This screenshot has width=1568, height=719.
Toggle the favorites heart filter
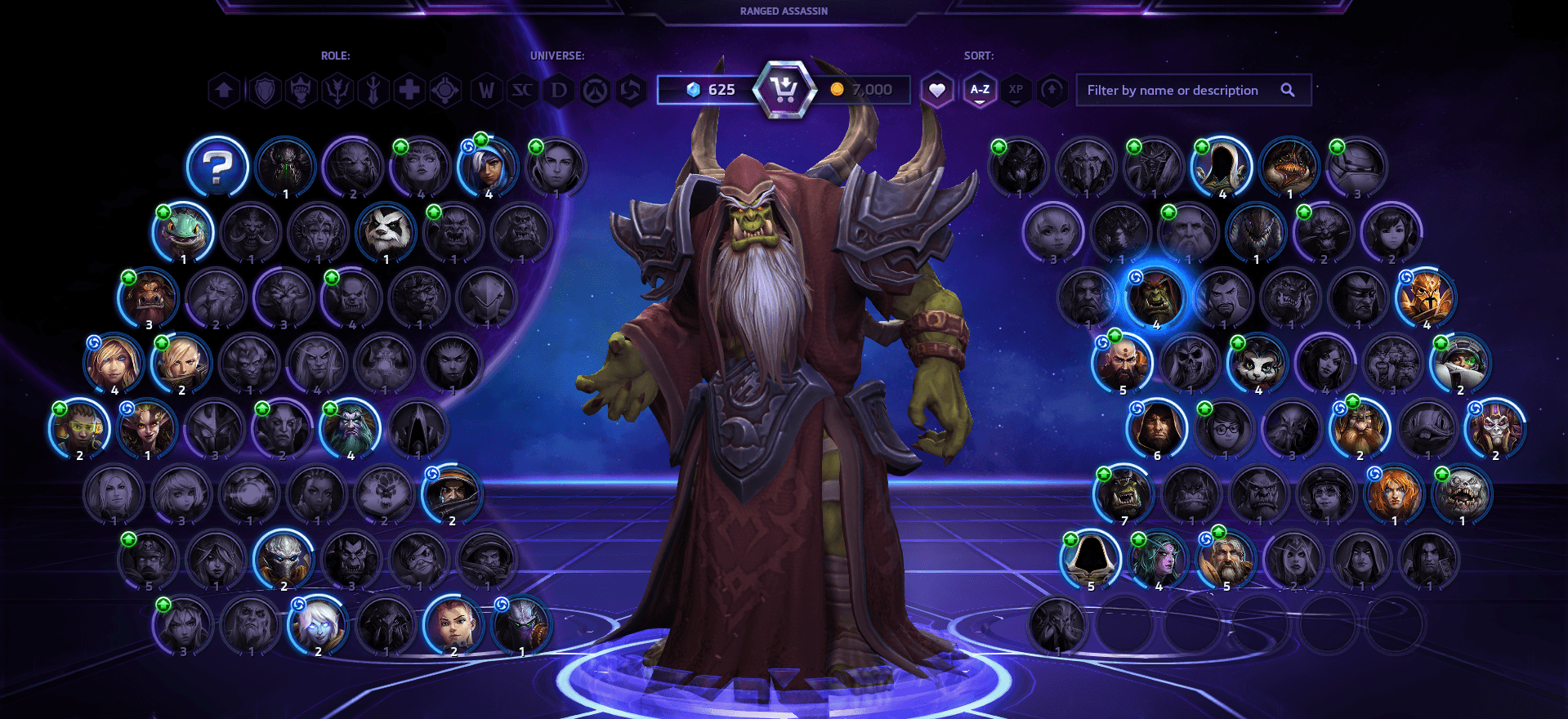[x=937, y=90]
